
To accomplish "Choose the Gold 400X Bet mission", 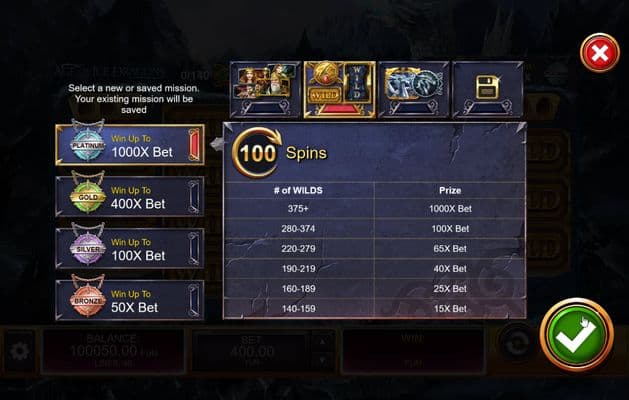I will coord(130,197).
